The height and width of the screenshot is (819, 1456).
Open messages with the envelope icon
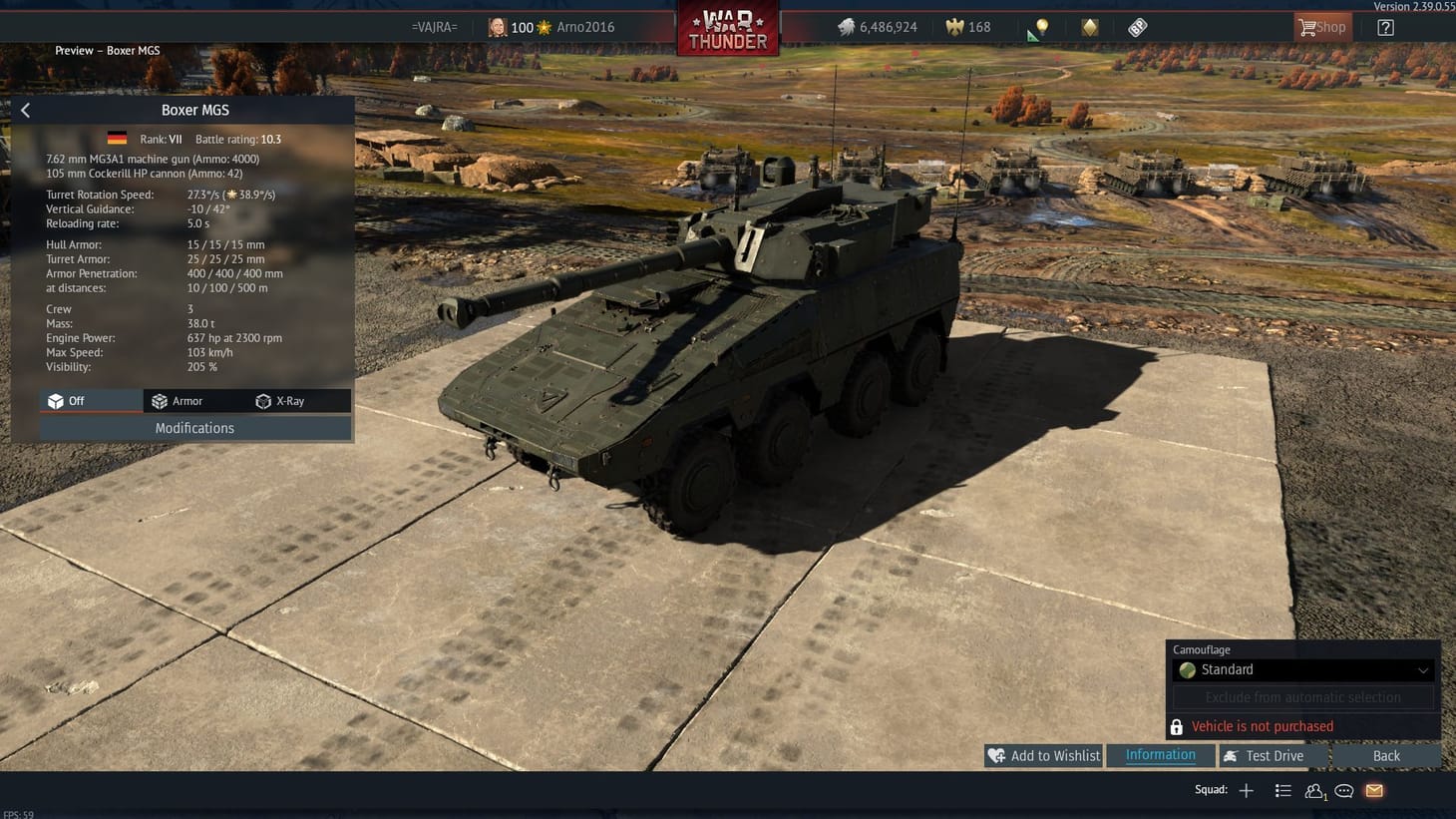tap(1373, 790)
